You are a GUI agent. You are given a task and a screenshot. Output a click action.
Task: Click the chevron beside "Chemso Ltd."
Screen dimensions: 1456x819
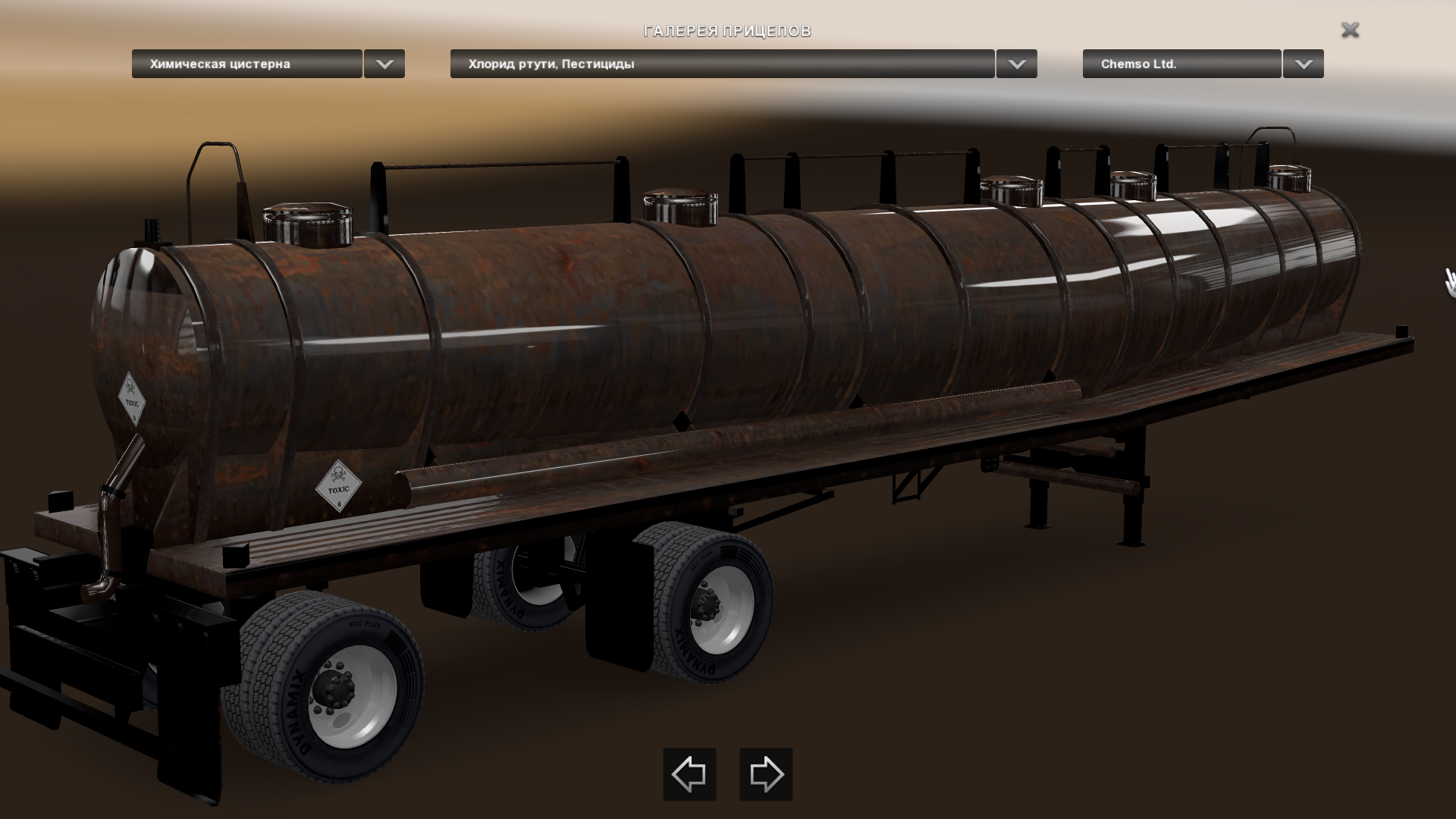[x=1302, y=64]
